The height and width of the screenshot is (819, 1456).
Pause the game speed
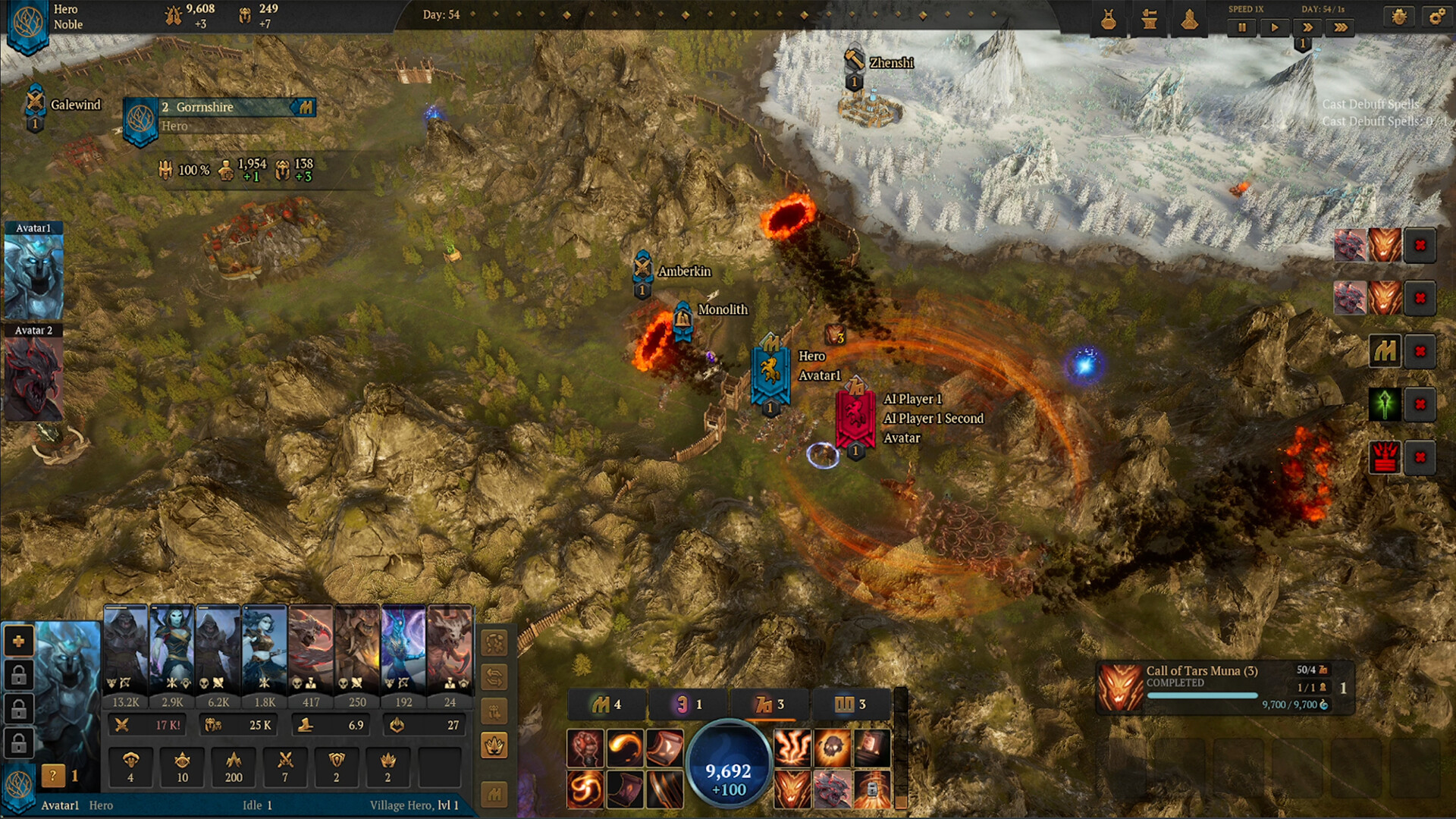1242,28
